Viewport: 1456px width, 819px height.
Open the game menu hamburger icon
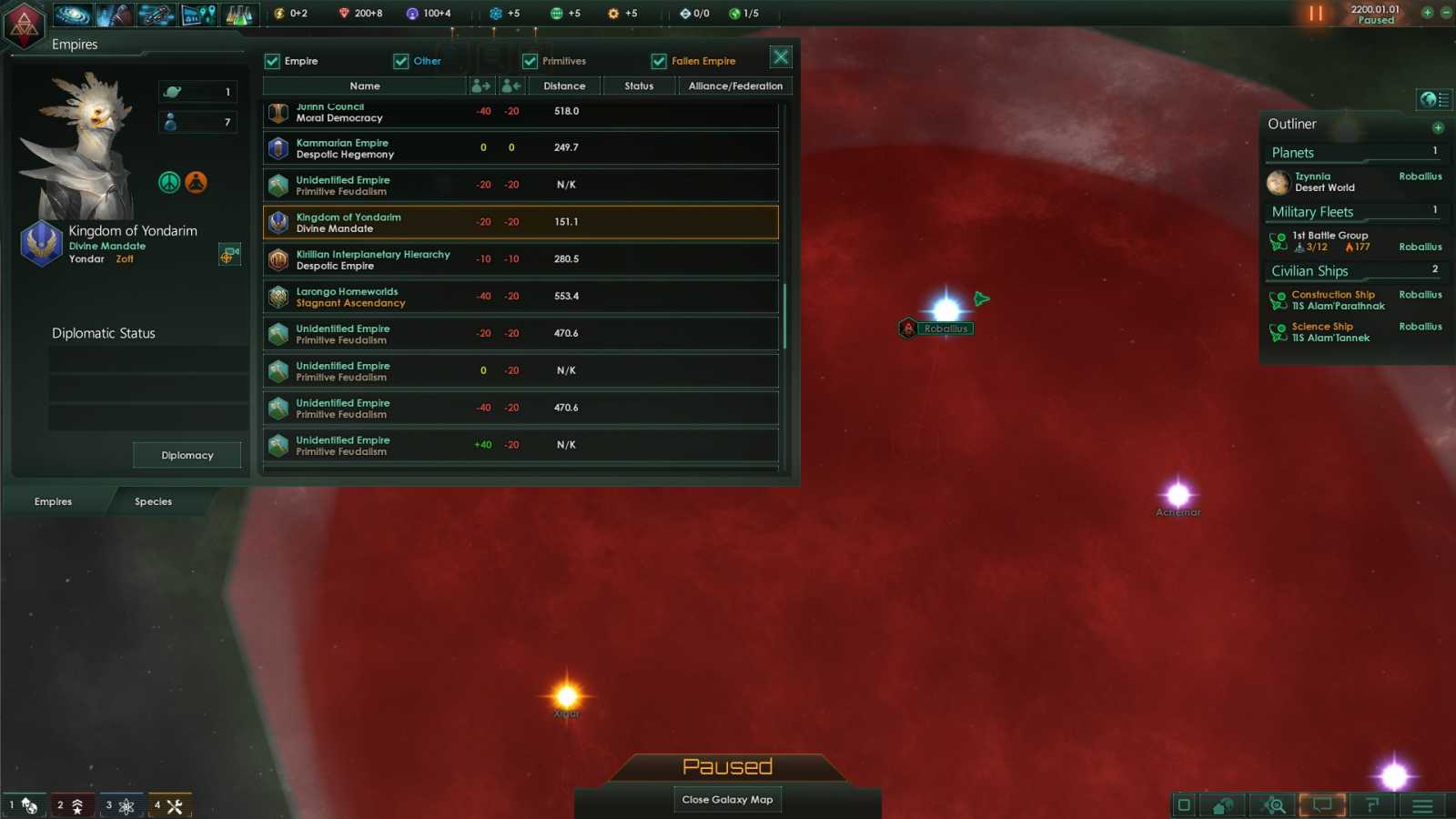coord(1421,804)
